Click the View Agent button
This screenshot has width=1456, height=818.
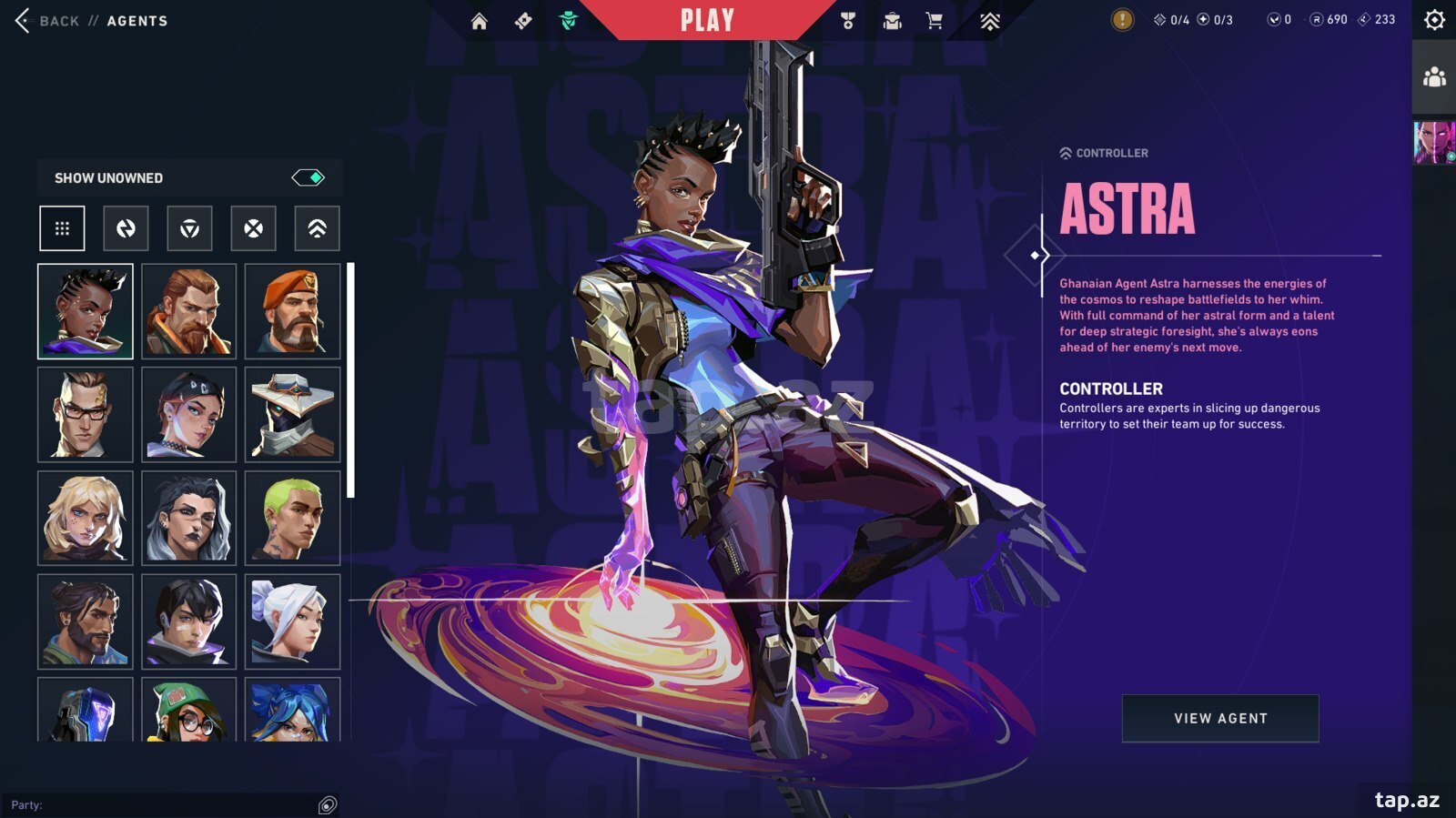1219,718
